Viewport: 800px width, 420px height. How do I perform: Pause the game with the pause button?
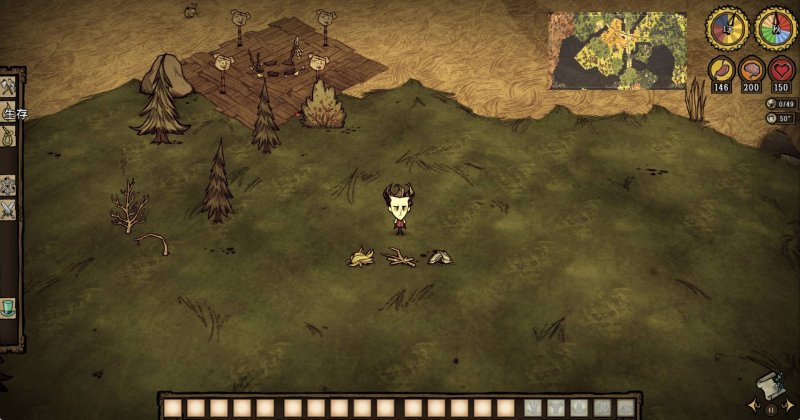point(770,409)
